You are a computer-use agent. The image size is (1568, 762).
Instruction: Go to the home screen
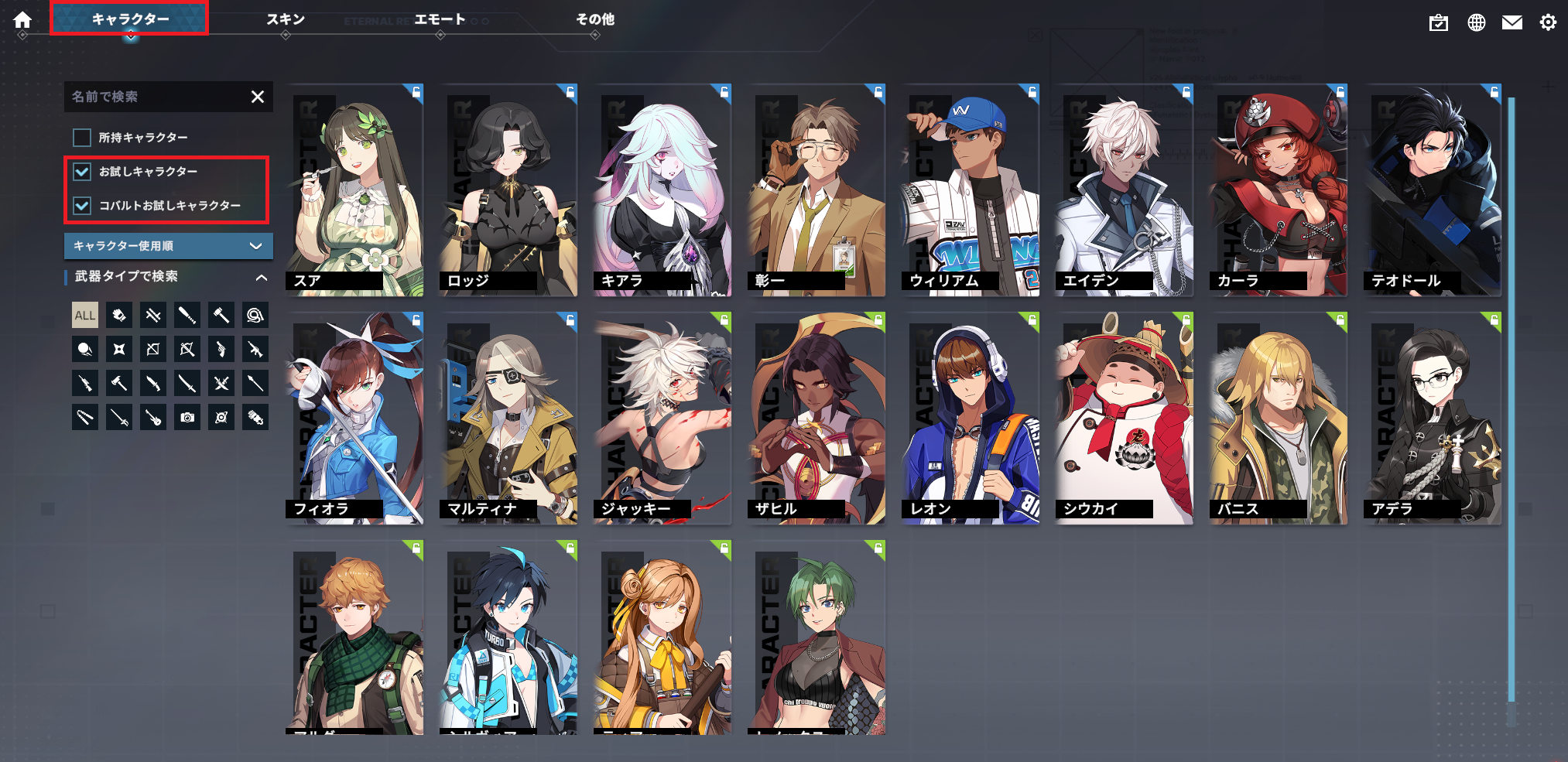point(22,20)
